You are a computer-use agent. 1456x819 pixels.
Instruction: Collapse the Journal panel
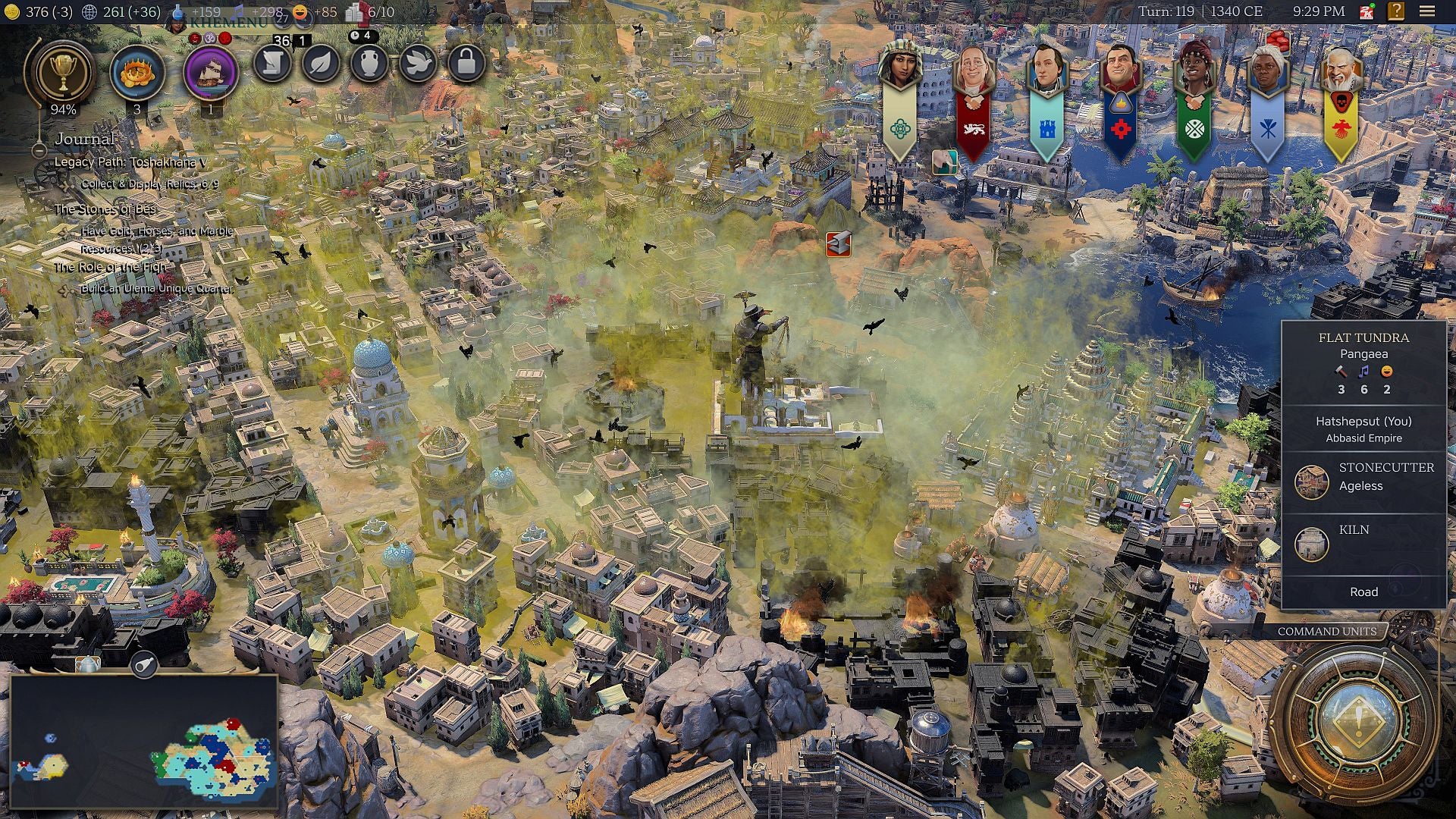39,151
